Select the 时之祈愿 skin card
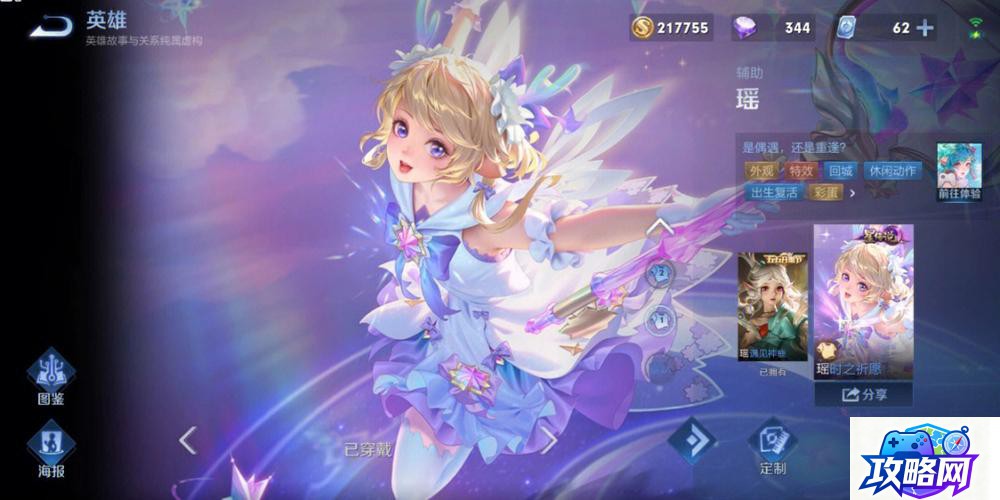 863,304
